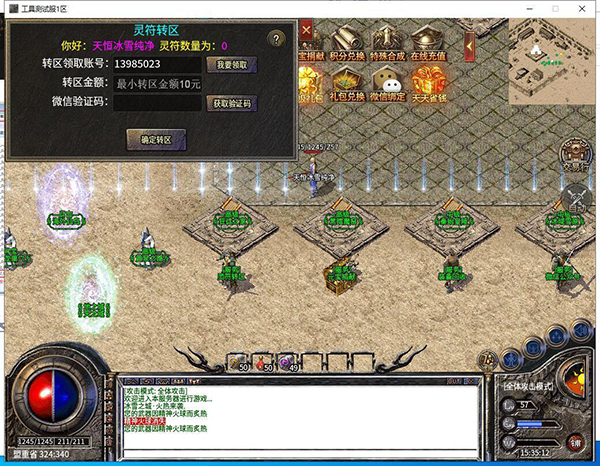The width and height of the screenshot is (600, 466).
Task: Confirm the transfer with 确定转区
Action: point(156,139)
